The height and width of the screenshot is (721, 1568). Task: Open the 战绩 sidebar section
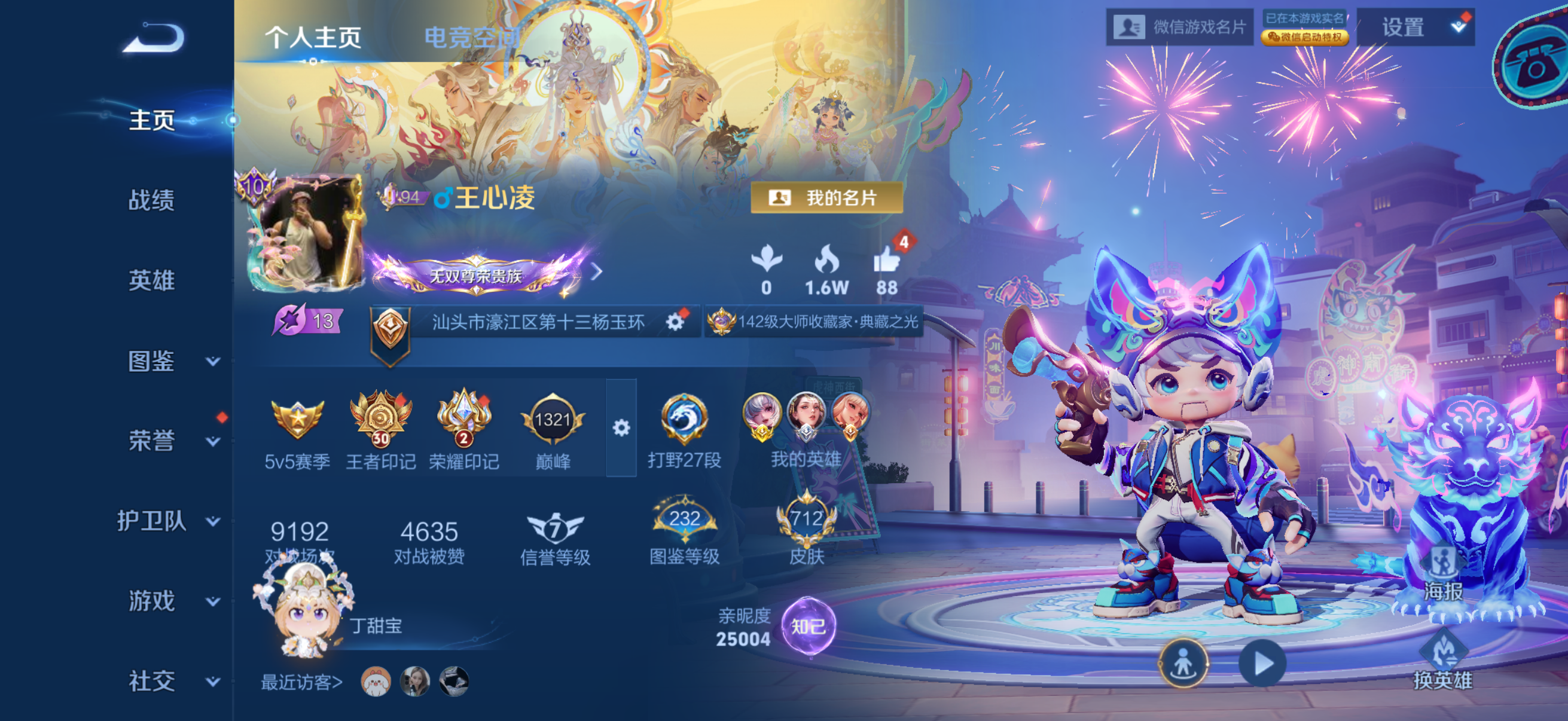tap(151, 200)
